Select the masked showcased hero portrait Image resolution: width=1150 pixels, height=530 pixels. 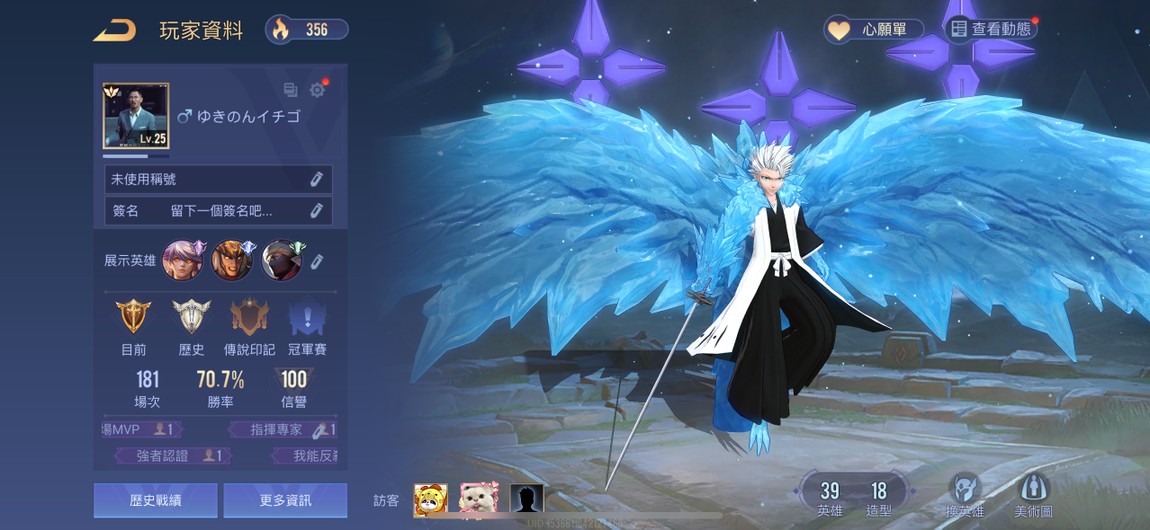(282, 261)
